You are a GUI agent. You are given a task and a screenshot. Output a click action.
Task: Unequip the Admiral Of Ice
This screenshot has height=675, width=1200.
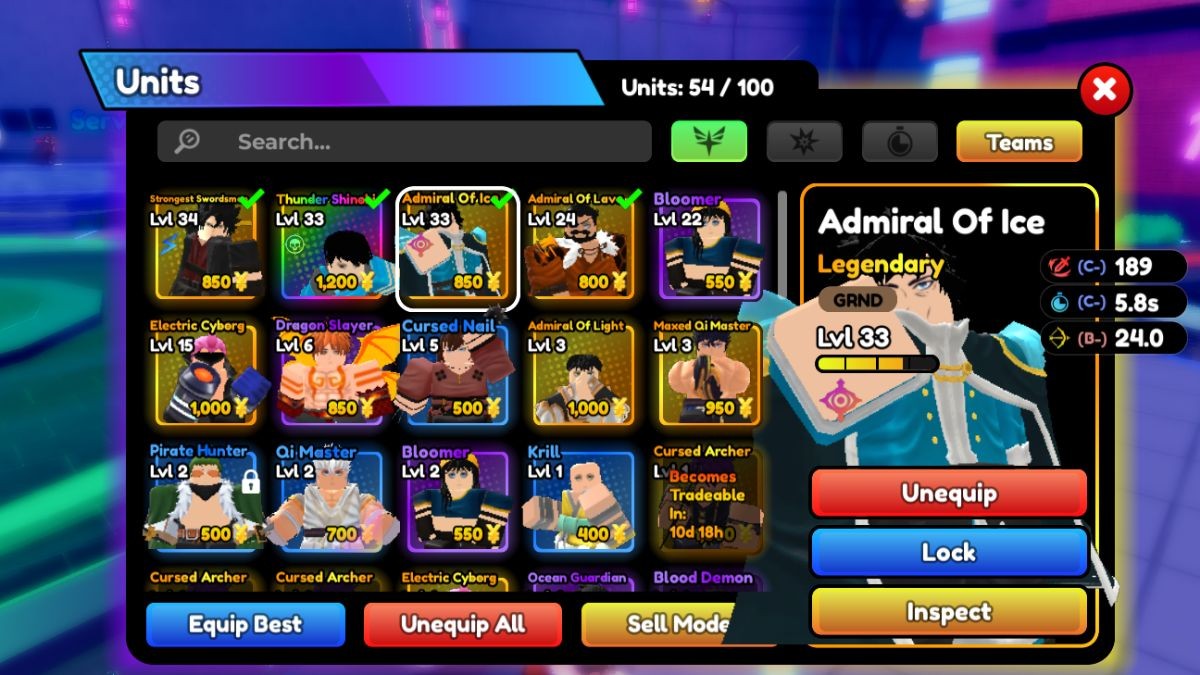tap(948, 493)
